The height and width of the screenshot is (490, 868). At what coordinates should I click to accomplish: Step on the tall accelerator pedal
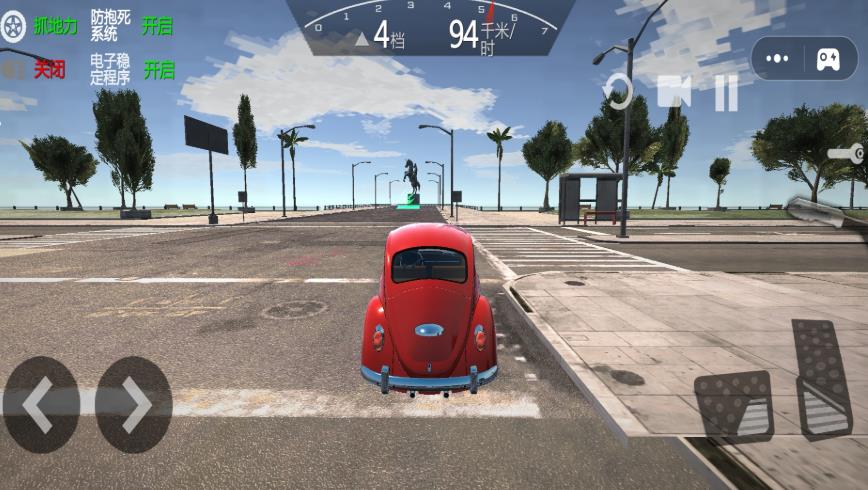821,378
